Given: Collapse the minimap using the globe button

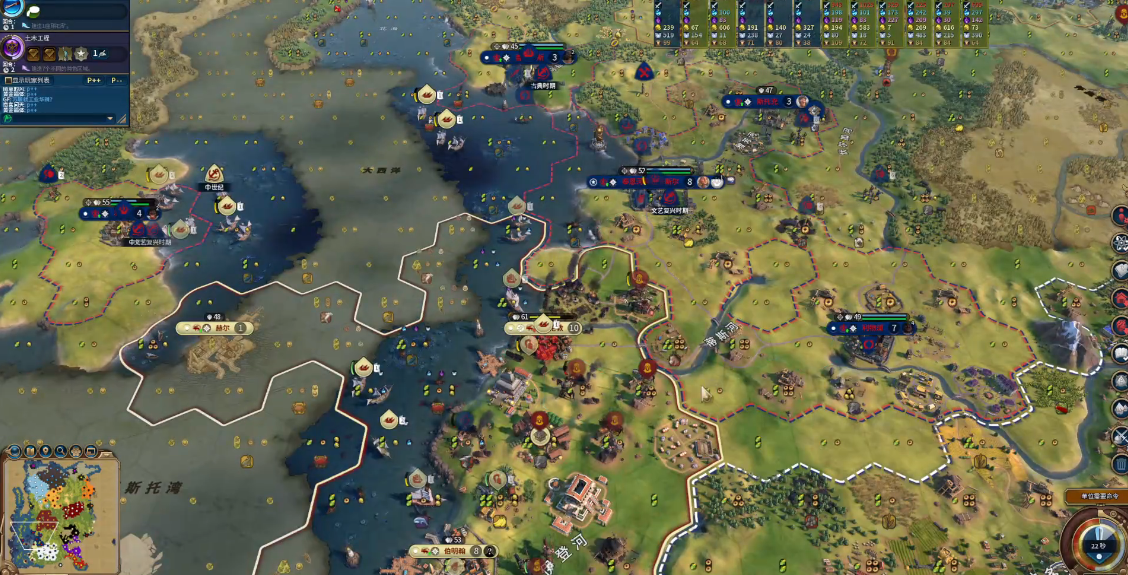Looking at the screenshot, I should (13, 451).
